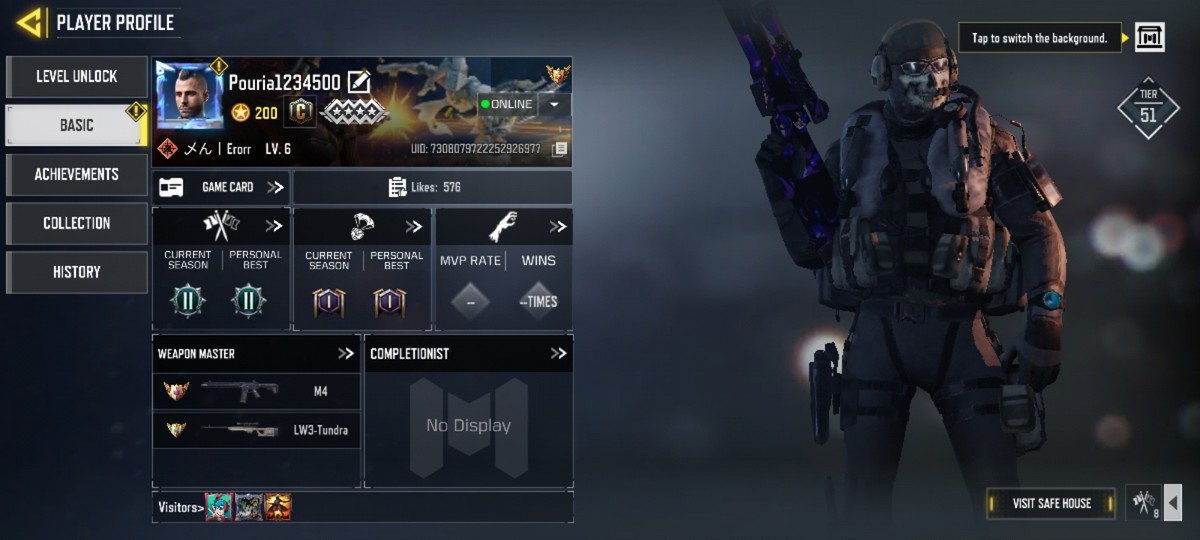Viewport: 1200px width, 540px height.
Task: Open the Online status dropdown
Action: 553,104
